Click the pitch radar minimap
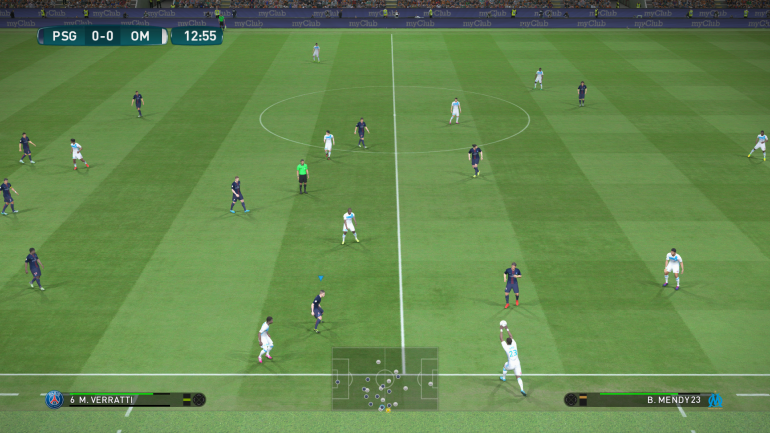This screenshot has width=770, height=433. click(x=385, y=378)
